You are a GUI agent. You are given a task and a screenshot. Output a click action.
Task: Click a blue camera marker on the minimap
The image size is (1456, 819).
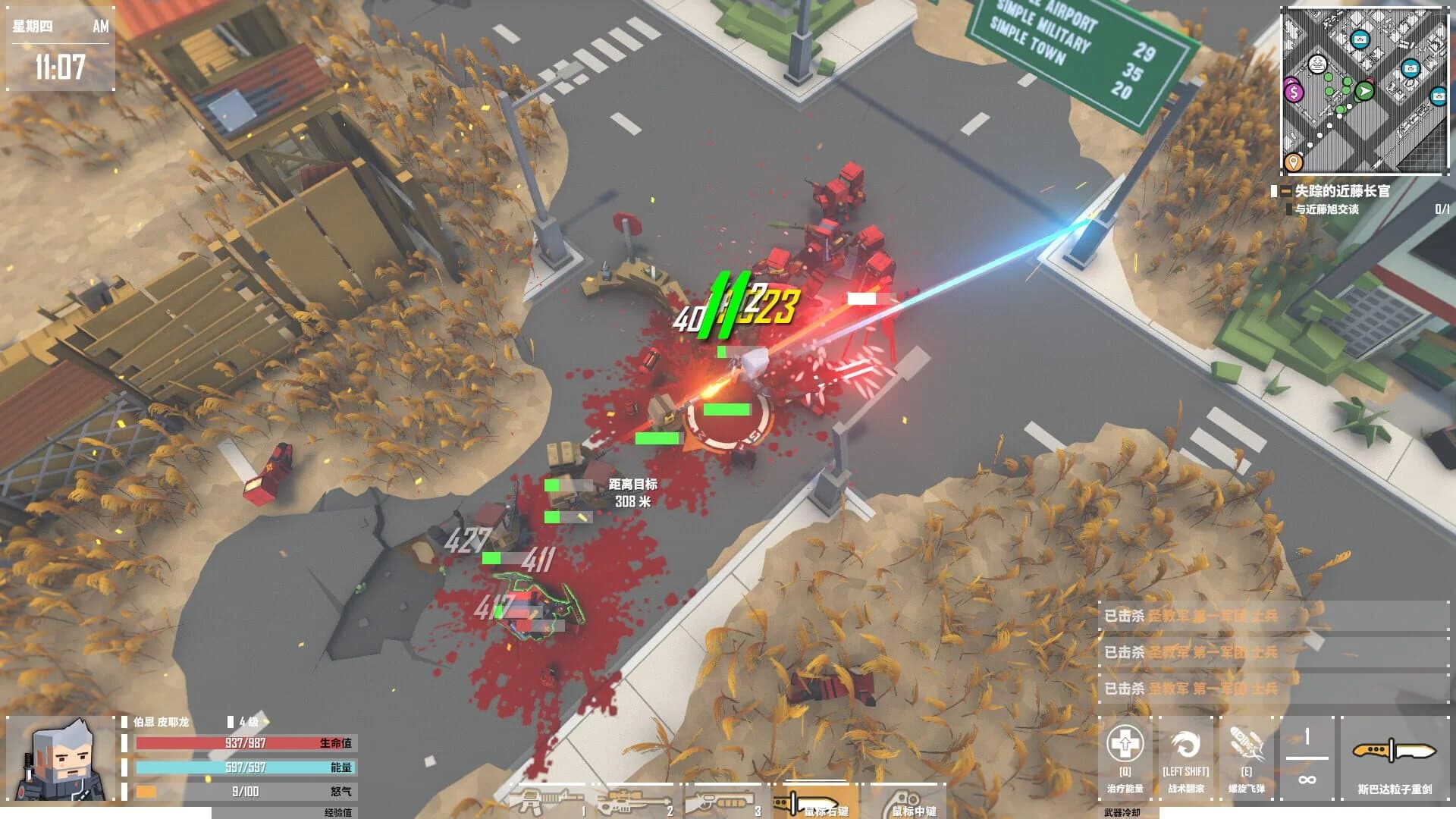(x=1360, y=39)
